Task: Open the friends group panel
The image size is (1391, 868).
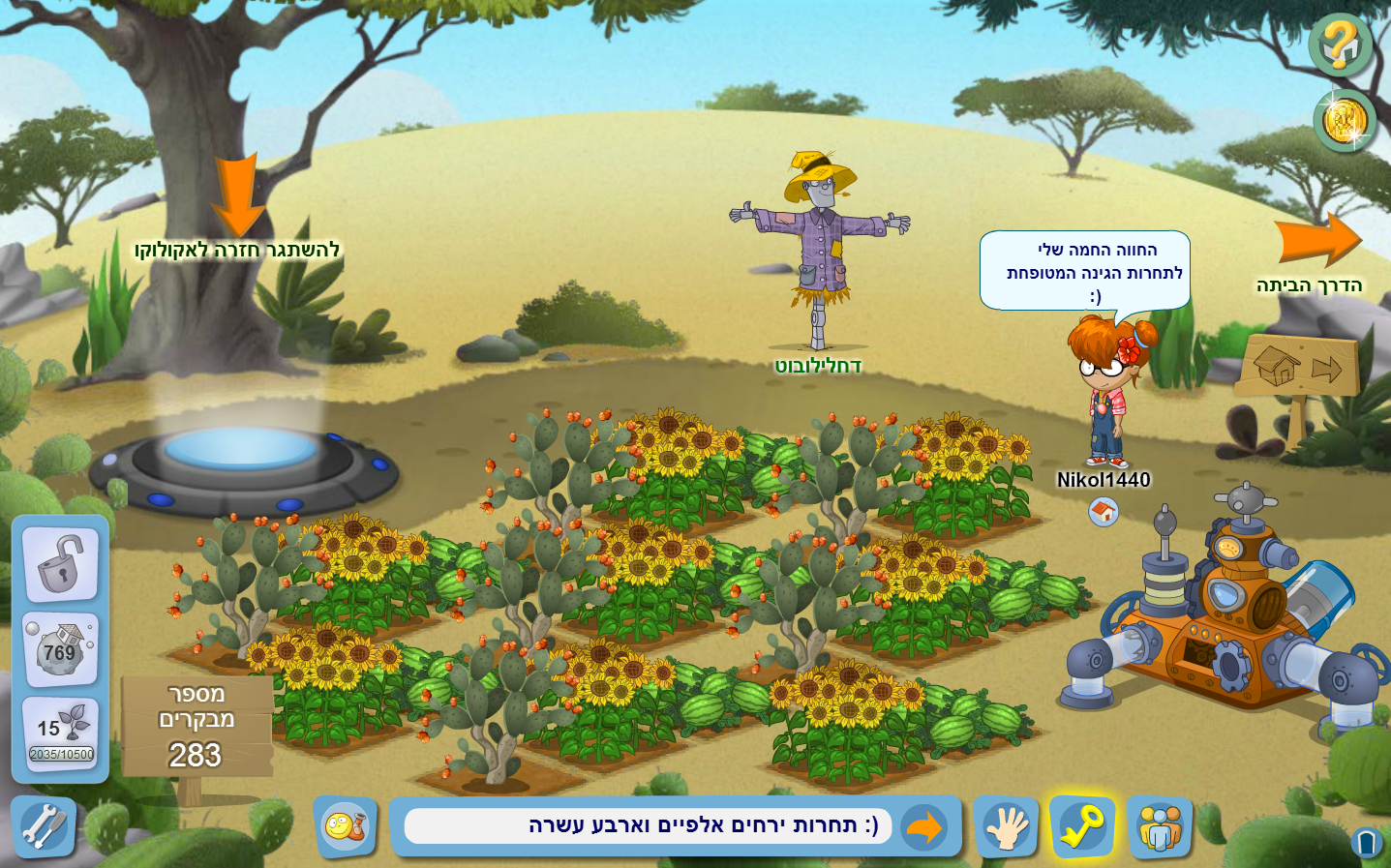Action: coord(1160,828)
